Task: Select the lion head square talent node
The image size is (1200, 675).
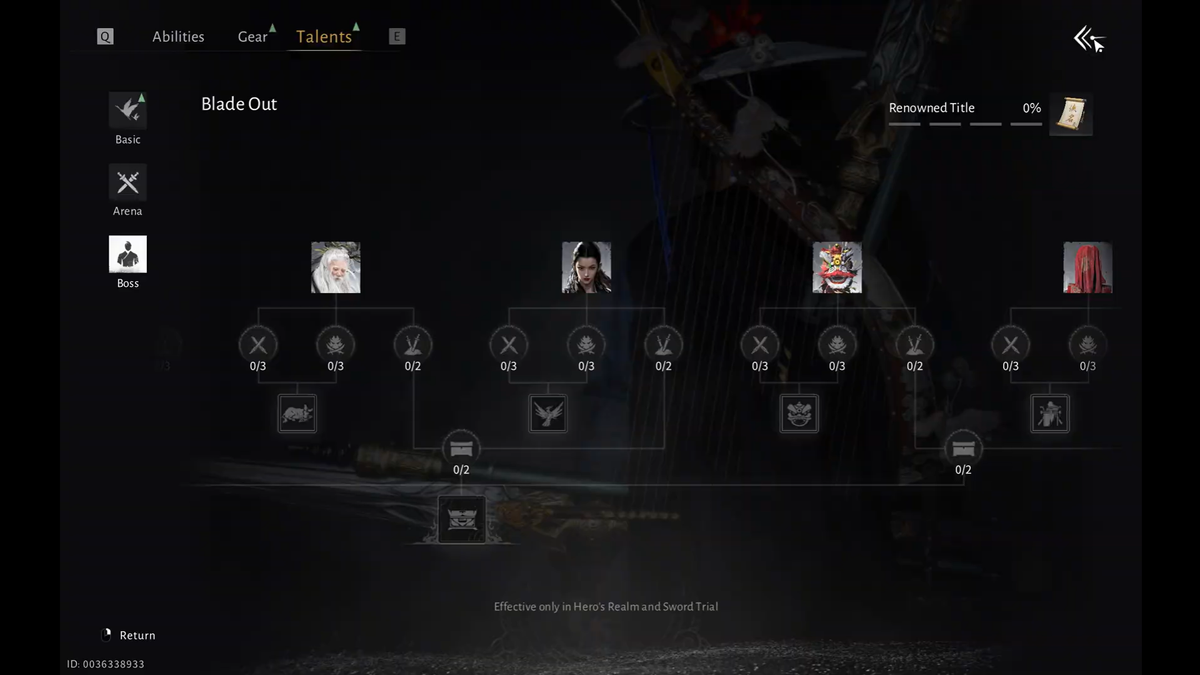Action: (x=799, y=413)
